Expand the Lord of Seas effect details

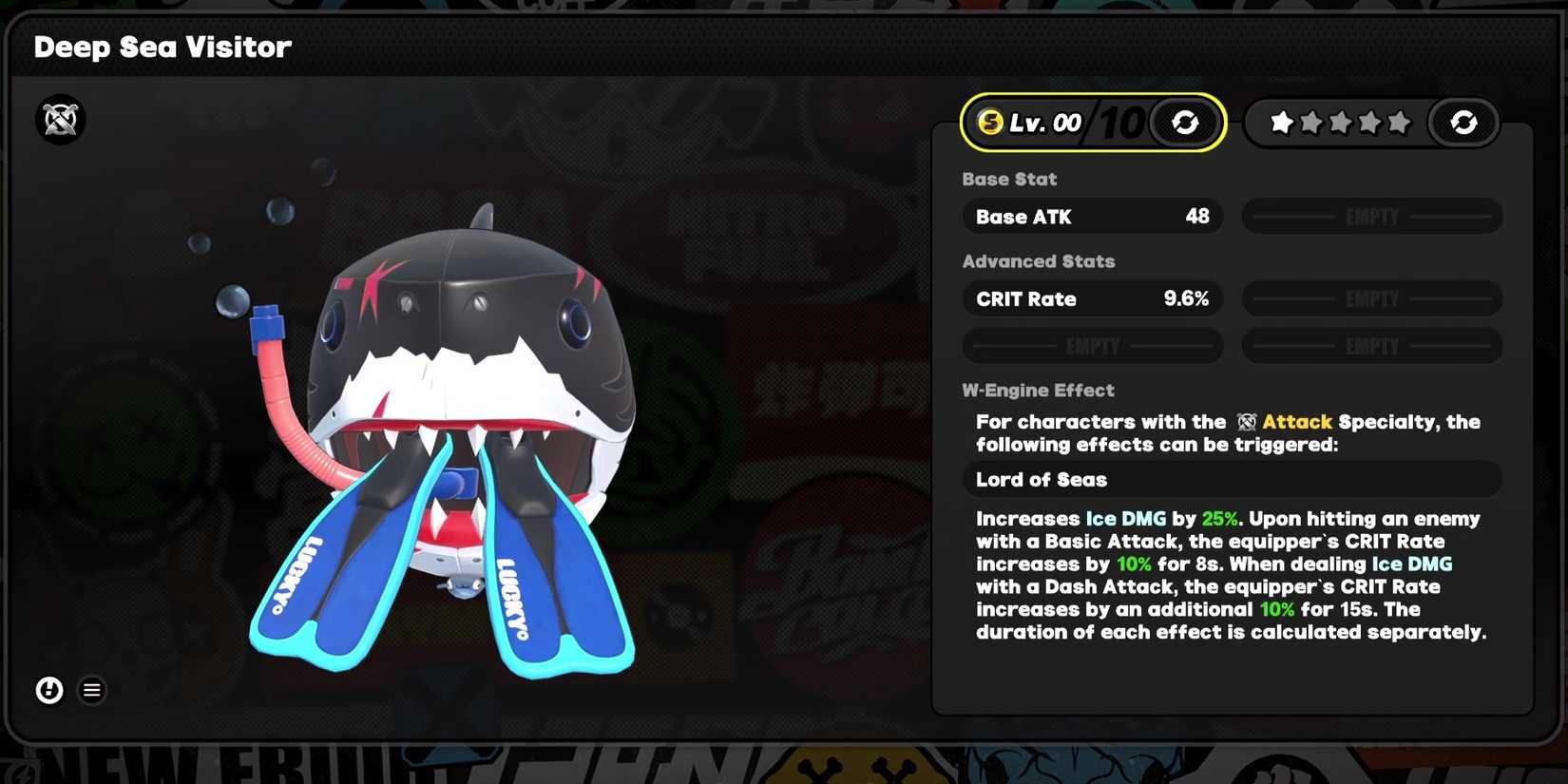1232,479
